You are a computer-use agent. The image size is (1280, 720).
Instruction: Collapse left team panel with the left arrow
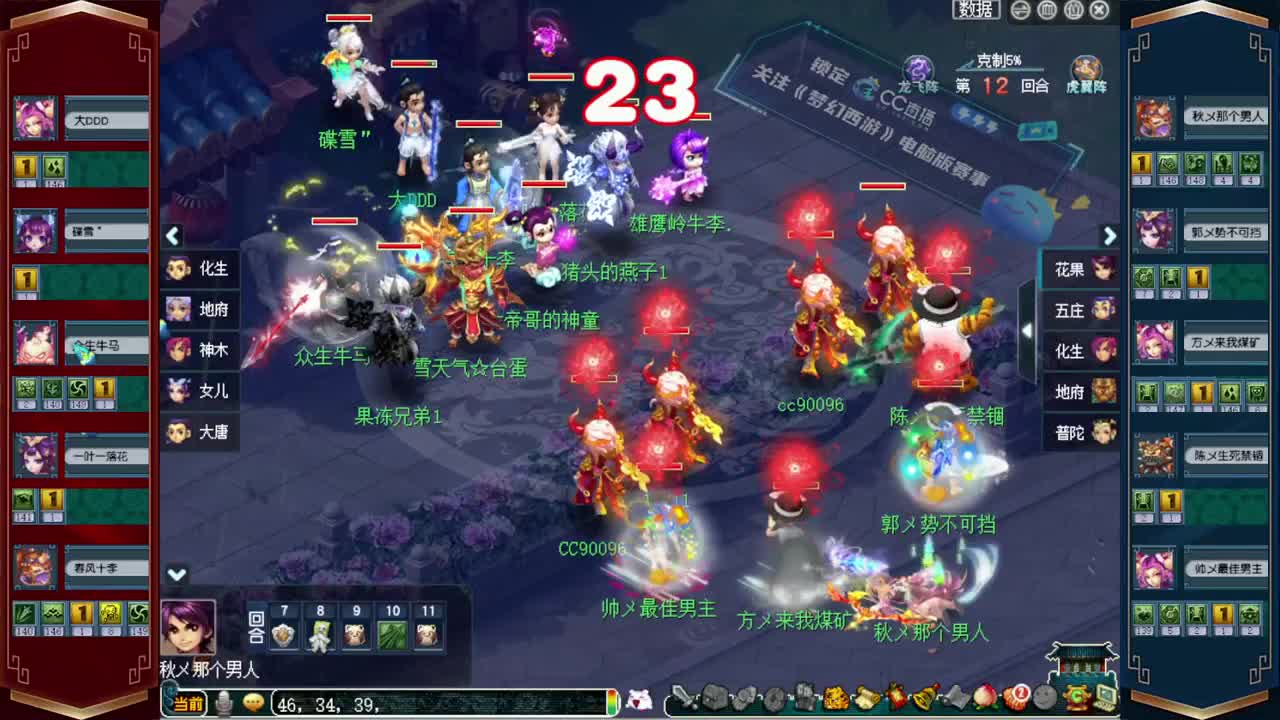[x=173, y=236]
